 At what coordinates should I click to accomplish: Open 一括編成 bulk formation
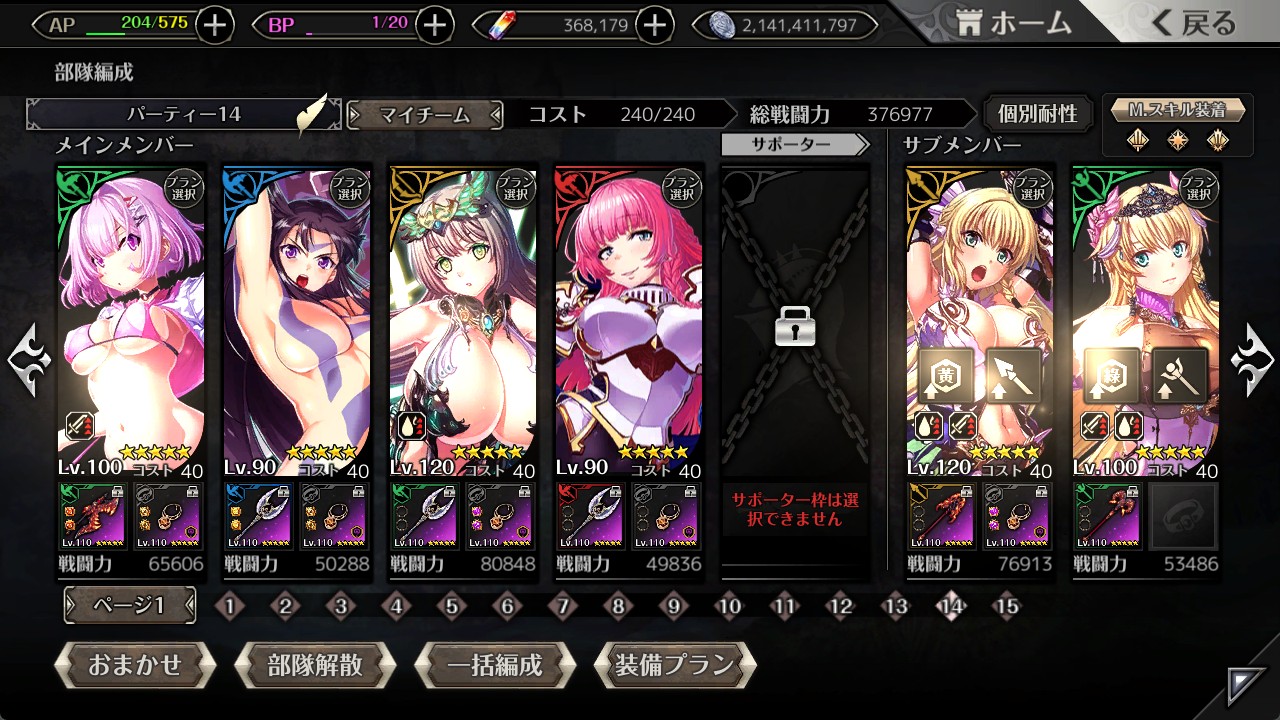click(495, 665)
